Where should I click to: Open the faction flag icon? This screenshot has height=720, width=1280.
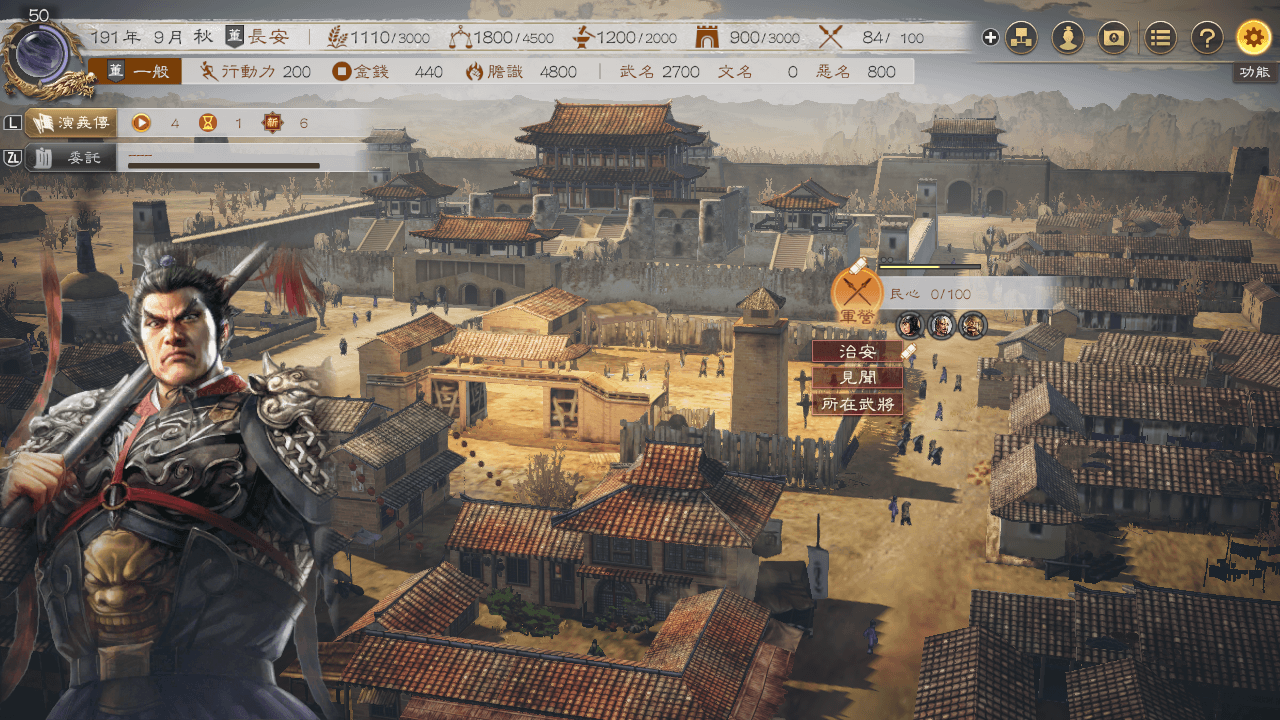click(1114, 38)
